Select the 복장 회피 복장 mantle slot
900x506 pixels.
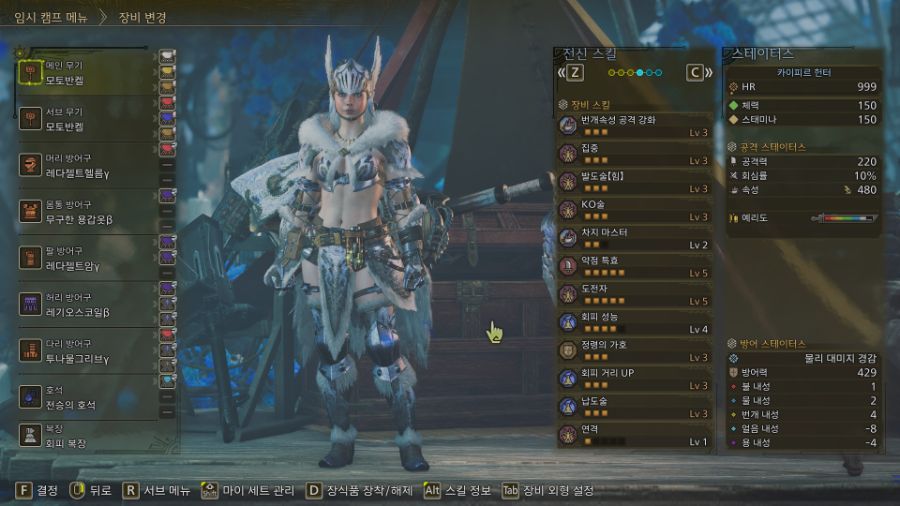click(x=85, y=434)
